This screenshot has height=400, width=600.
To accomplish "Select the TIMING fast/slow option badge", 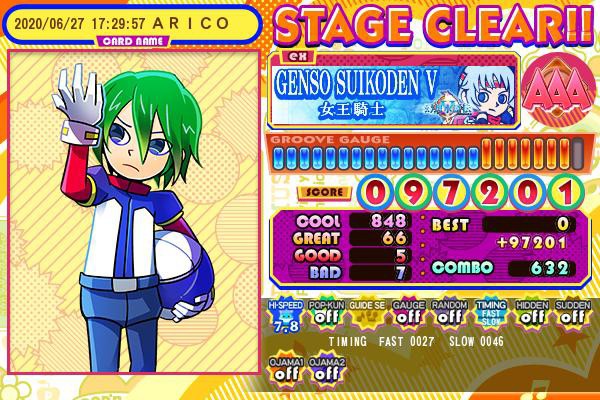I will (x=488, y=314).
